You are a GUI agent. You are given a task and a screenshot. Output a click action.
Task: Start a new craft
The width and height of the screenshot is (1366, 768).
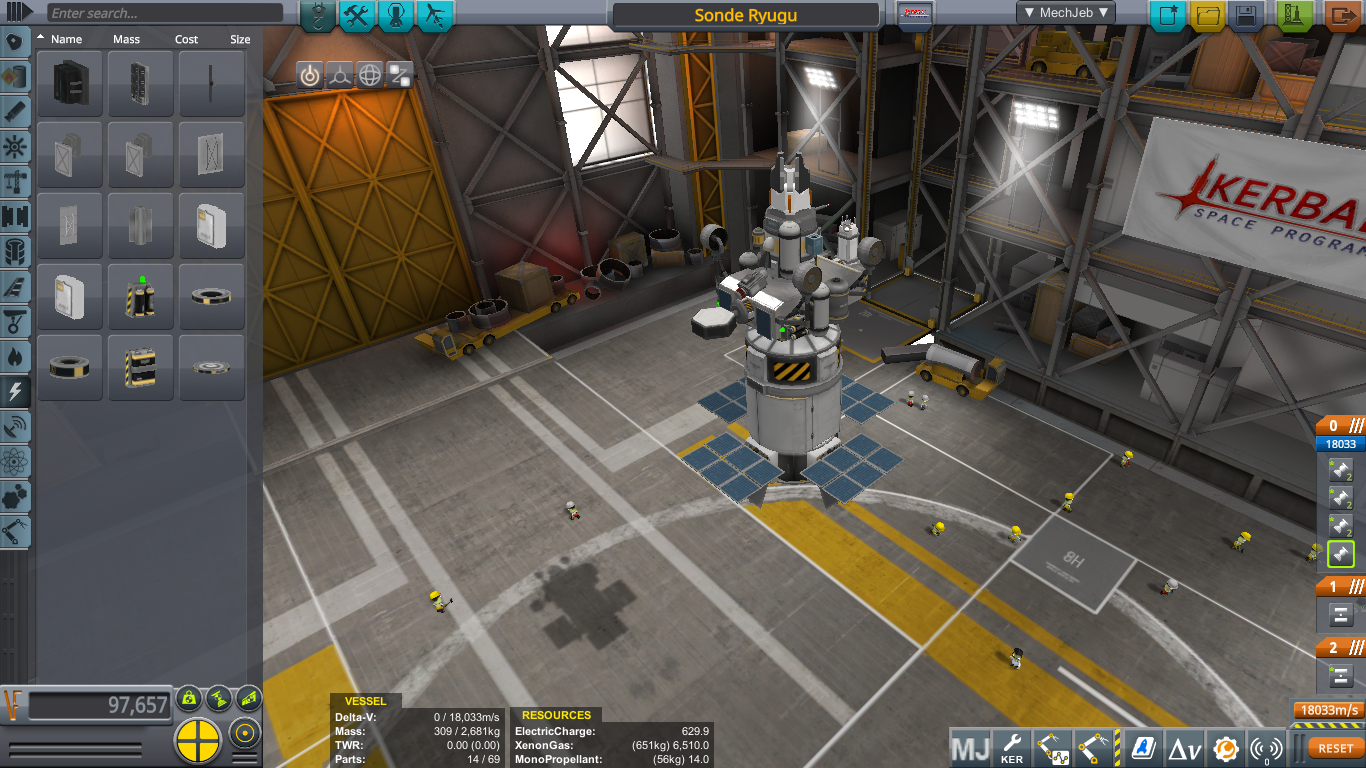coord(1167,15)
